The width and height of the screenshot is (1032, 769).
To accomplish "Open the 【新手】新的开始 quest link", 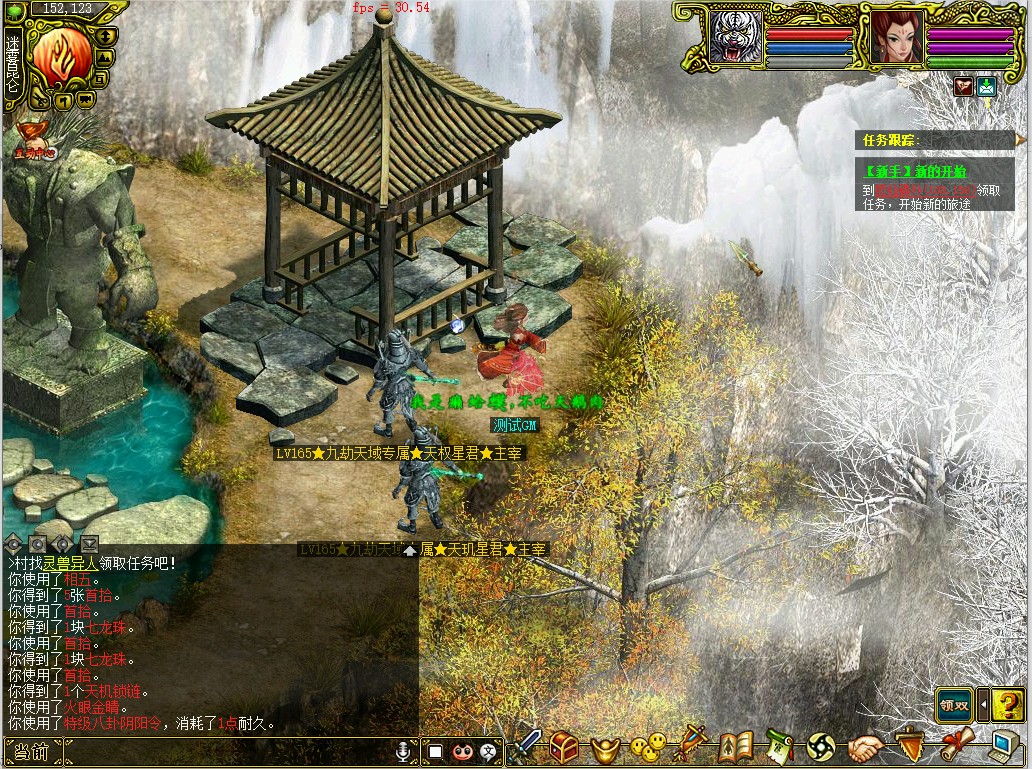I will [x=905, y=171].
